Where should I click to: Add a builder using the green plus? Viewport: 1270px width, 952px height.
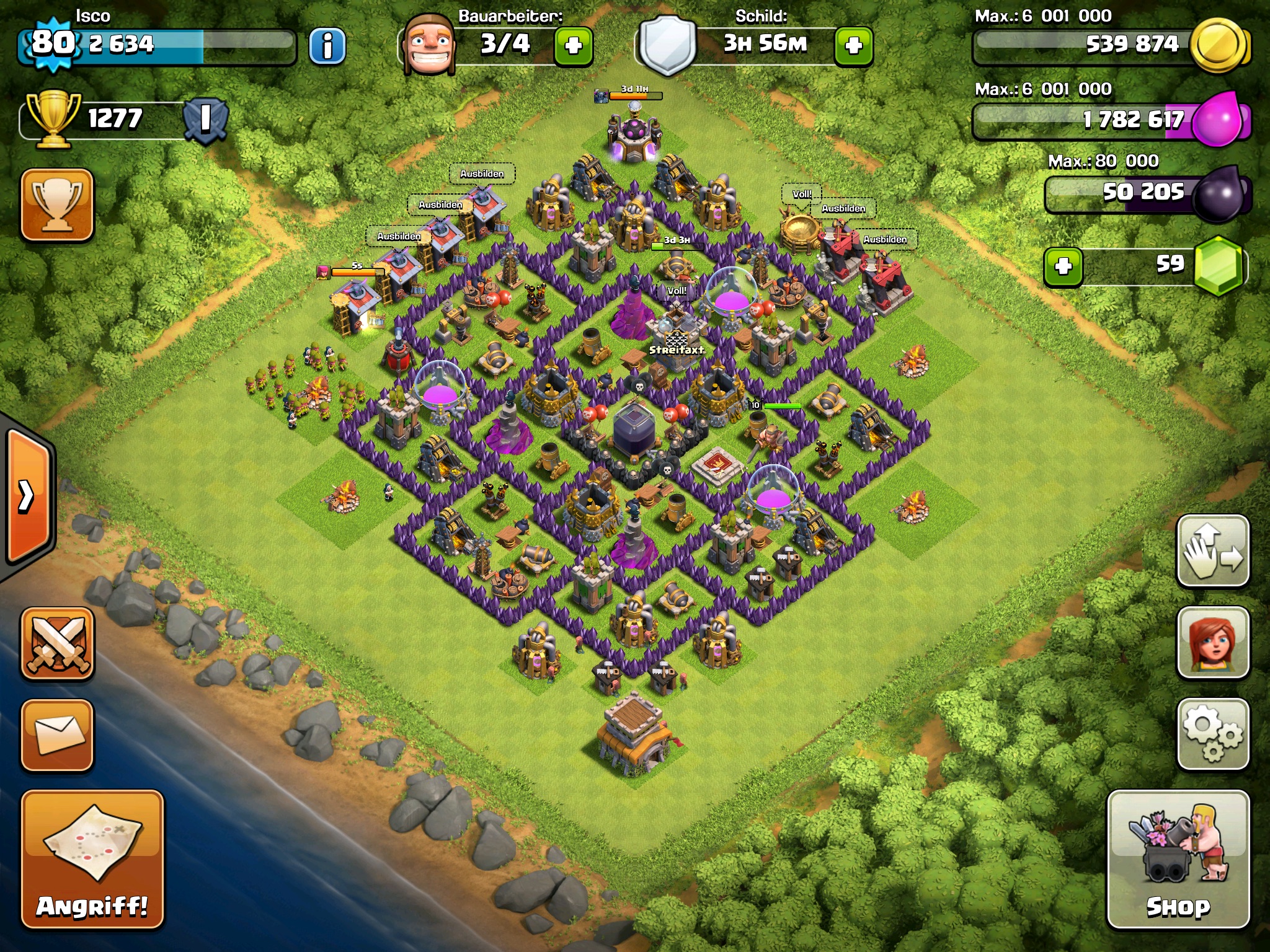point(574,45)
